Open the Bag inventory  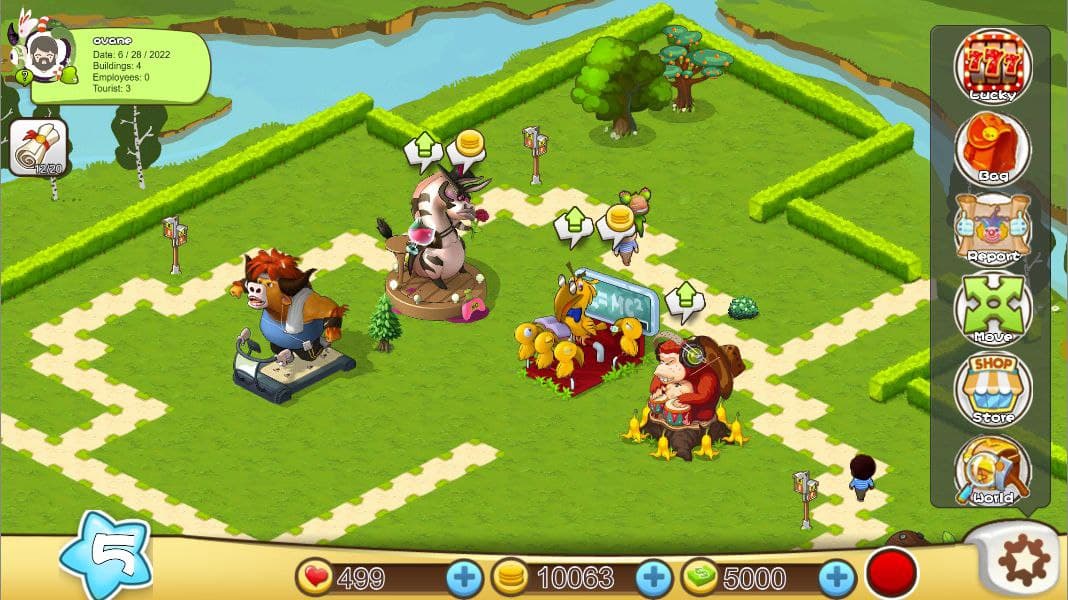993,148
